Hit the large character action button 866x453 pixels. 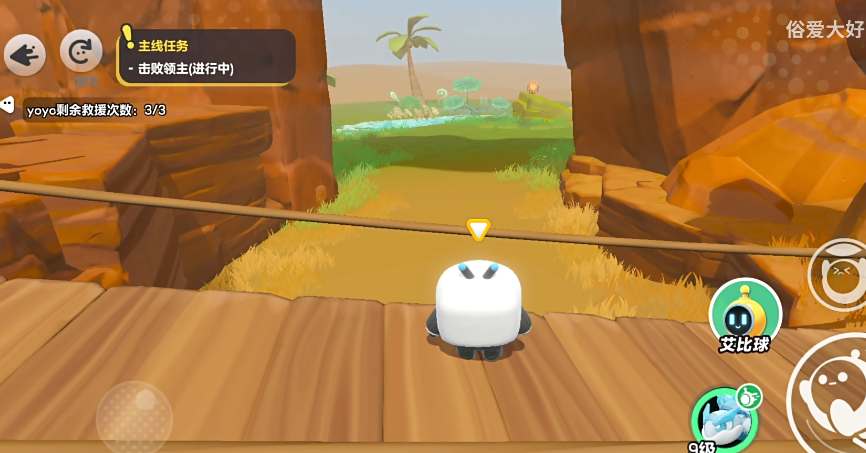832,394
